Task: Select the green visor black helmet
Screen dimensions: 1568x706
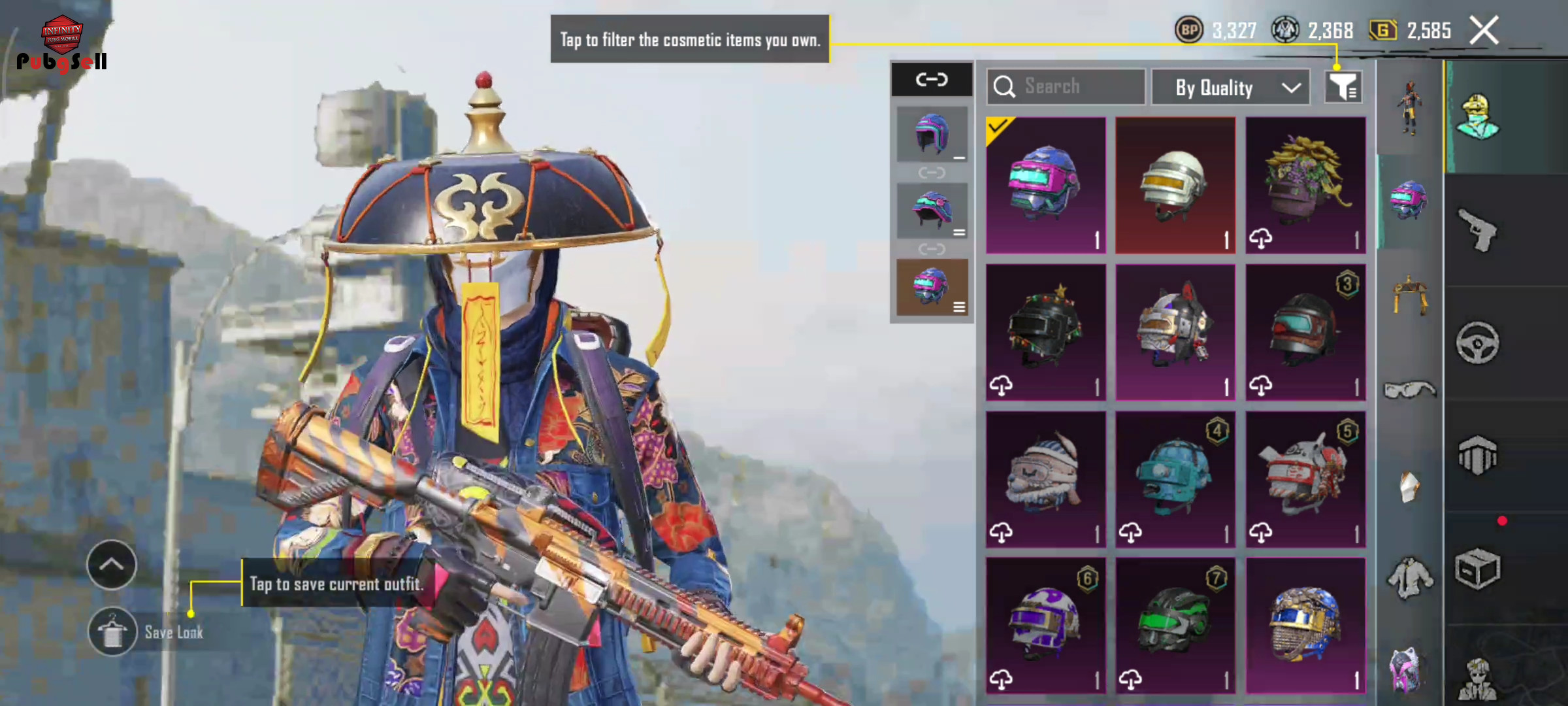Action: click(x=1175, y=626)
